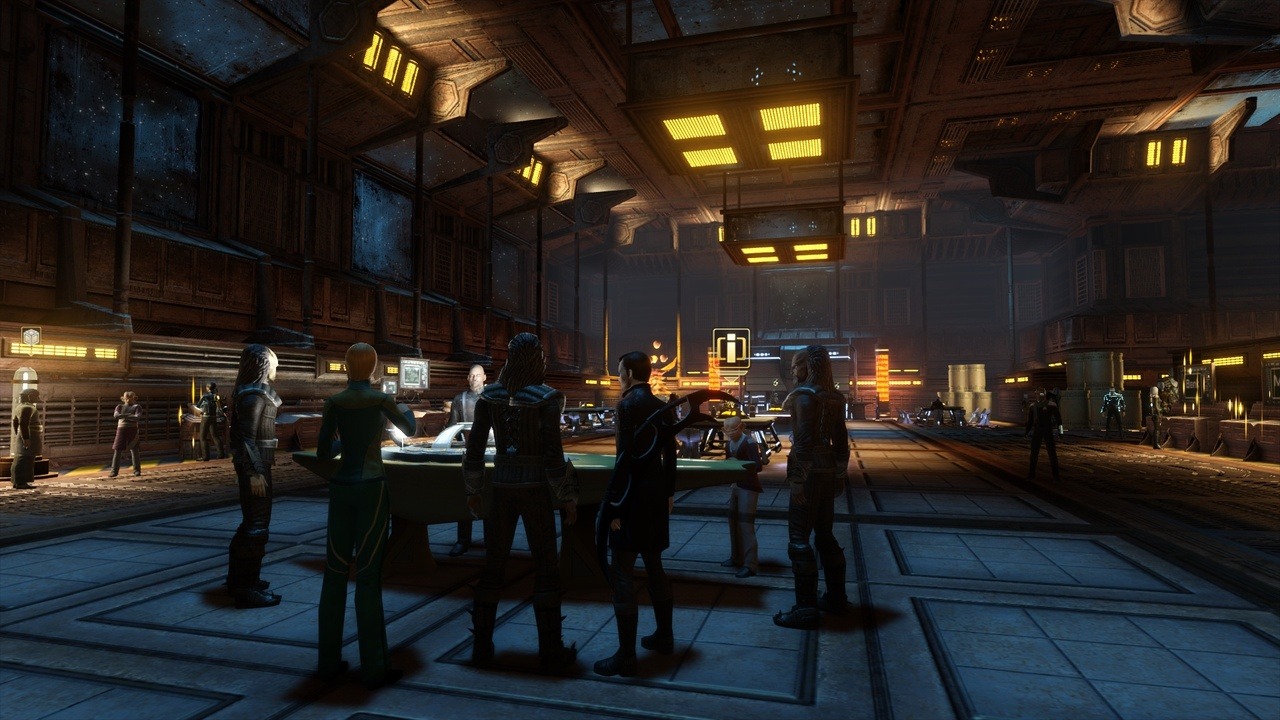Click the gold information contact marker icon
Image resolution: width=1280 pixels, height=720 pixels.
tap(731, 347)
